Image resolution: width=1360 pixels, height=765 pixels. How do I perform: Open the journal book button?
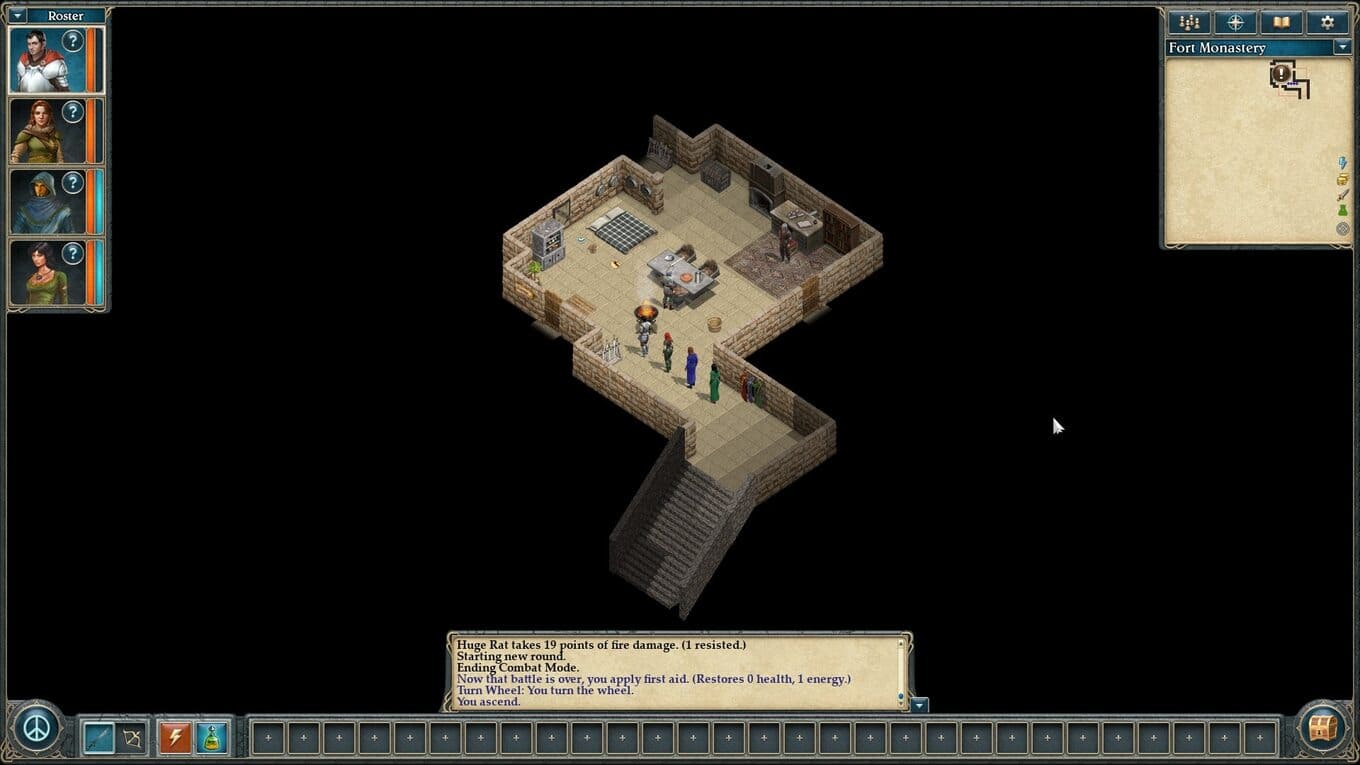pyautogui.click(x=1281, y=22)
